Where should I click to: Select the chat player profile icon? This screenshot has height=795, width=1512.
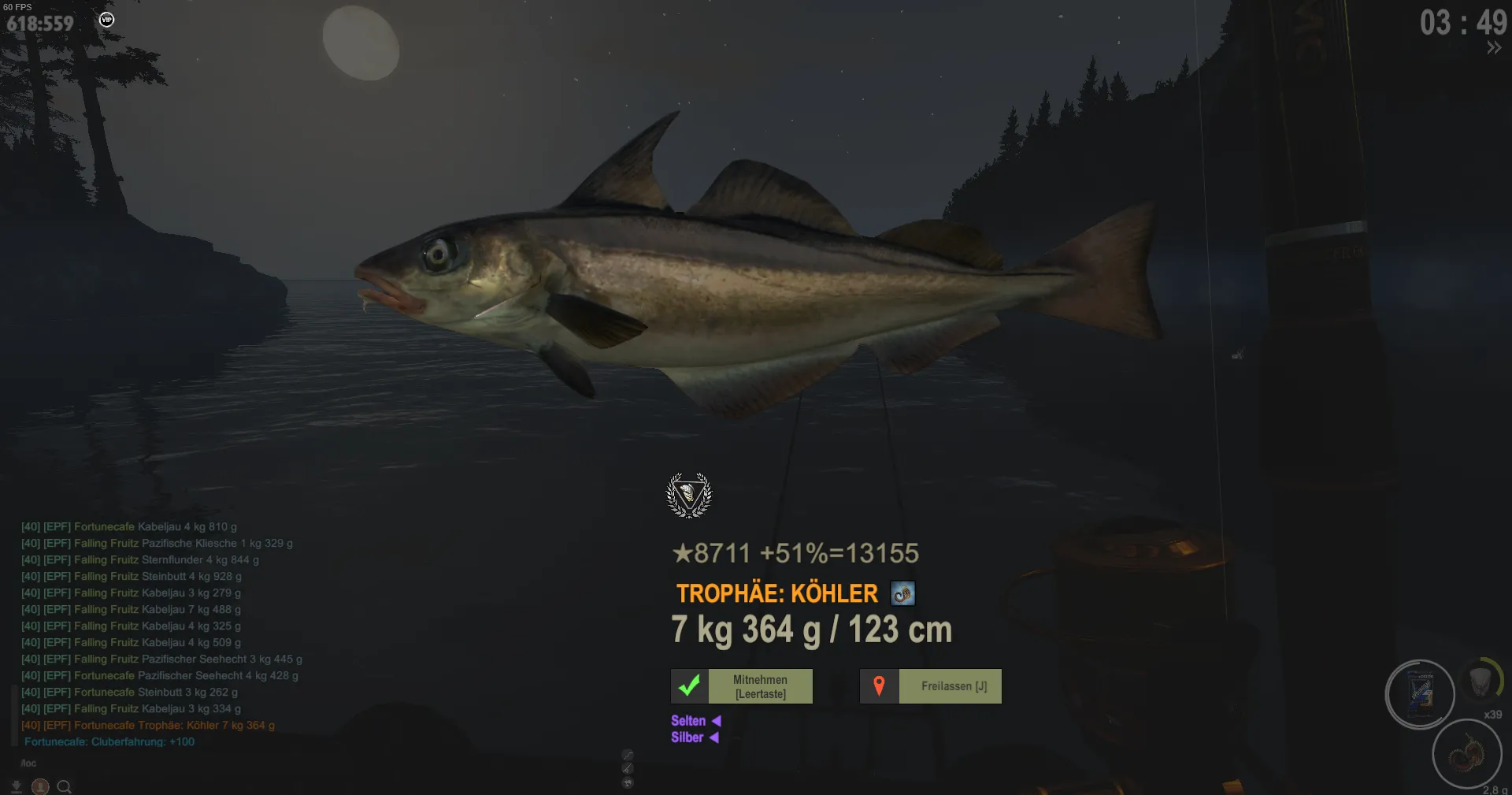click(40, 786)
